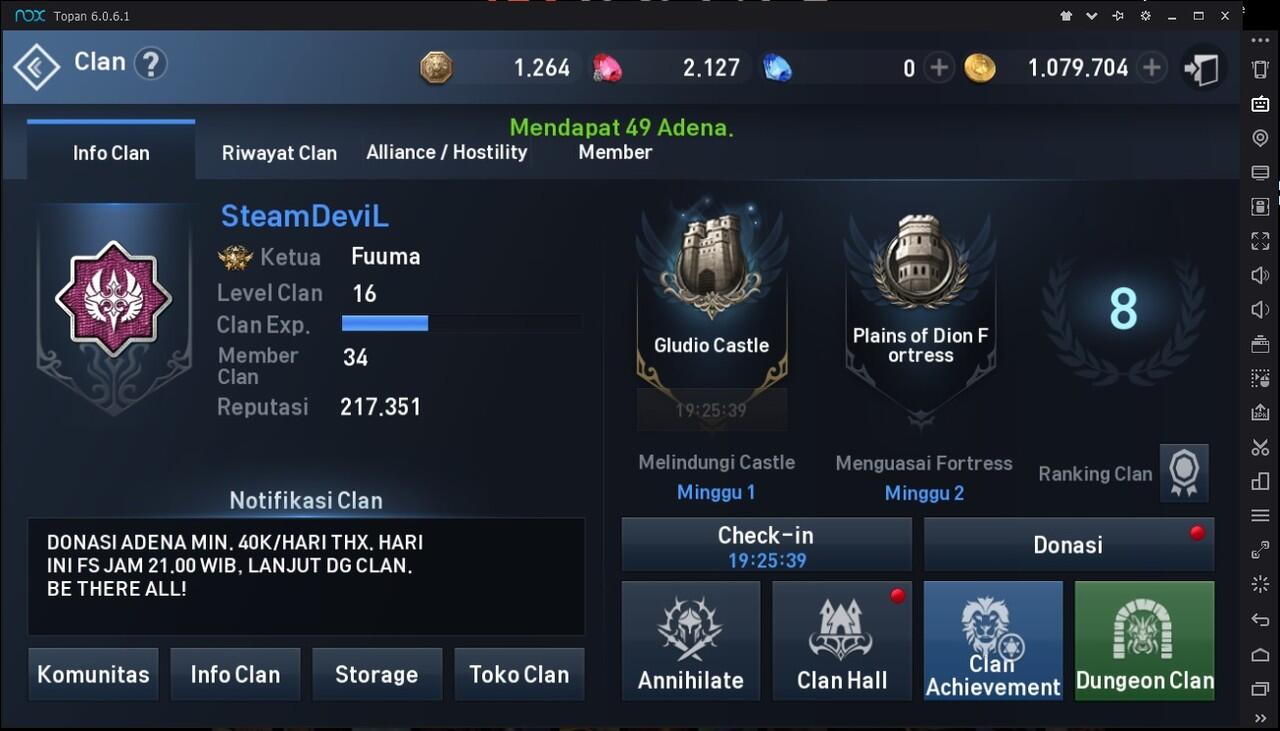The height and width of the screenshot is (731, 1280).
Task: Close the Nox emulator window
Action: pyautogui.click(x=1225, y=16)
